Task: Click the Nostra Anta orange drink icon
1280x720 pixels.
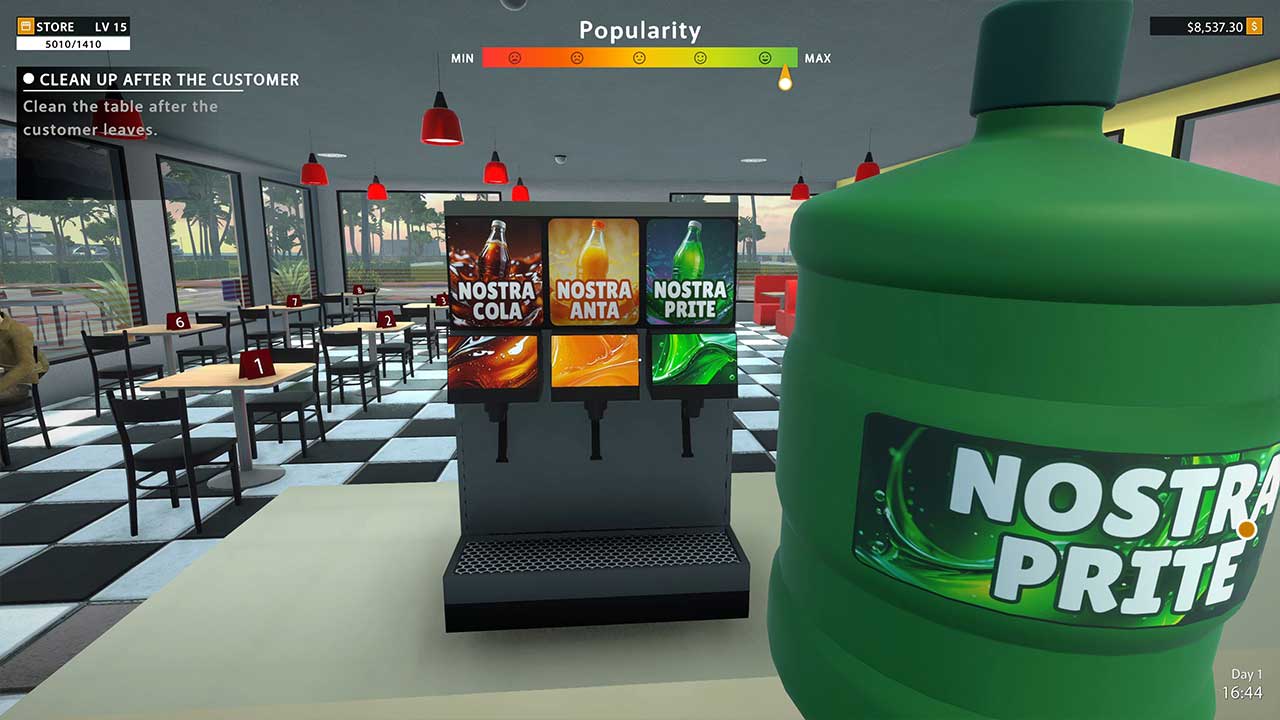Action: pos(592,272)
